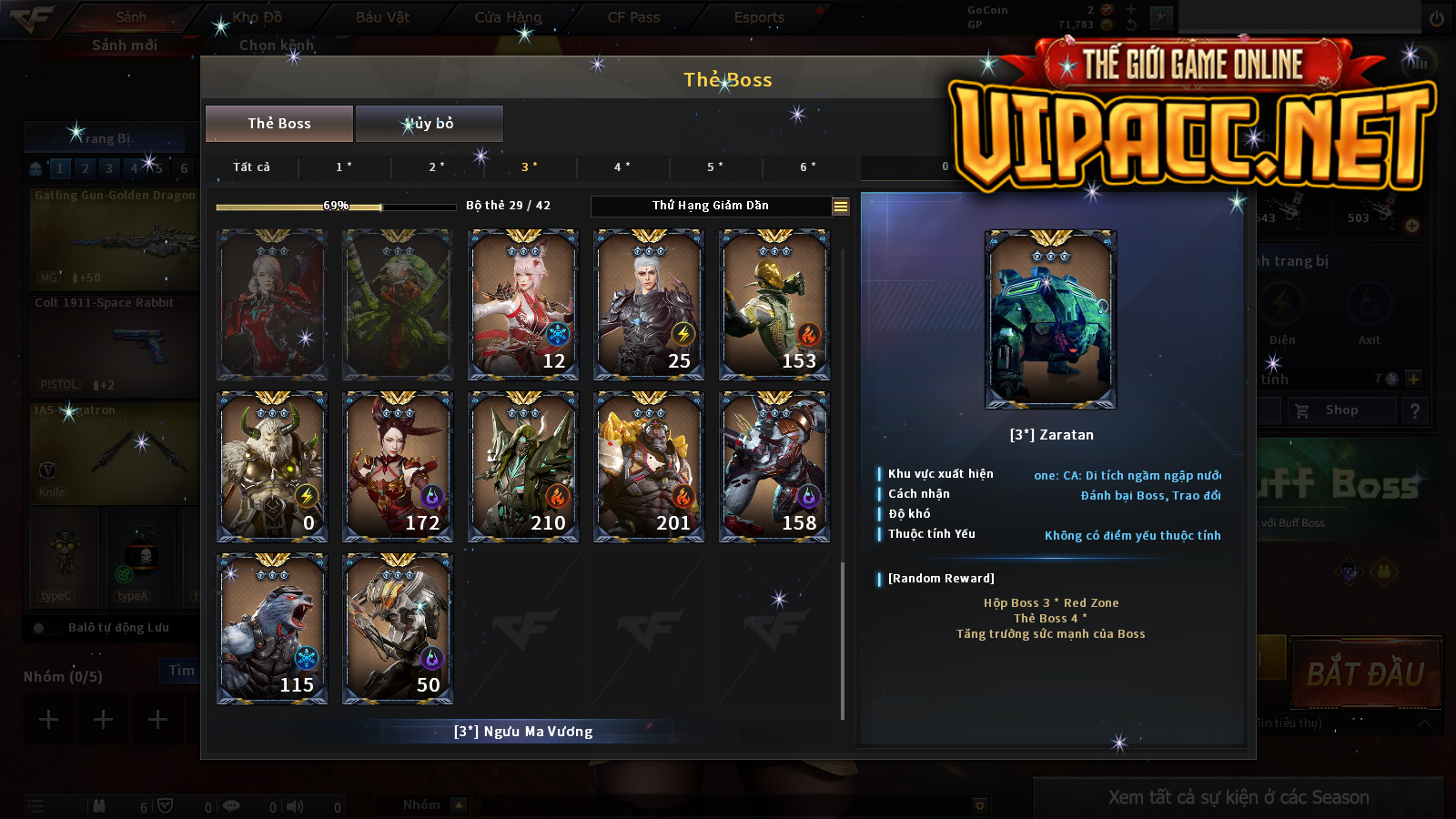Pick the golden soldier card with 153
The height and width of the screenshot is (819, 1456).
click(x=774, y=304)
